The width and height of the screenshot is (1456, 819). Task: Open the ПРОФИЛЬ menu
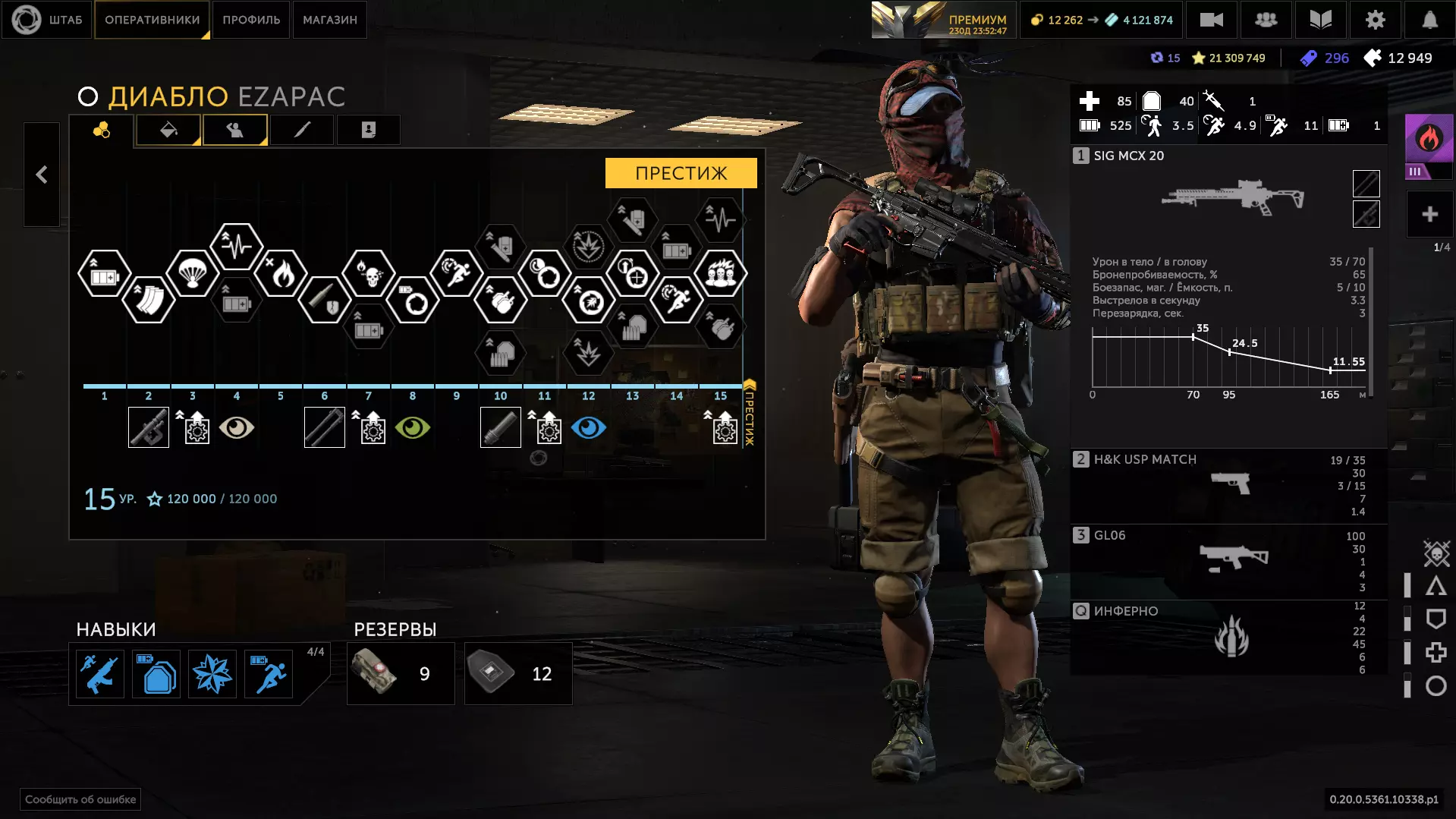point(251,20)
